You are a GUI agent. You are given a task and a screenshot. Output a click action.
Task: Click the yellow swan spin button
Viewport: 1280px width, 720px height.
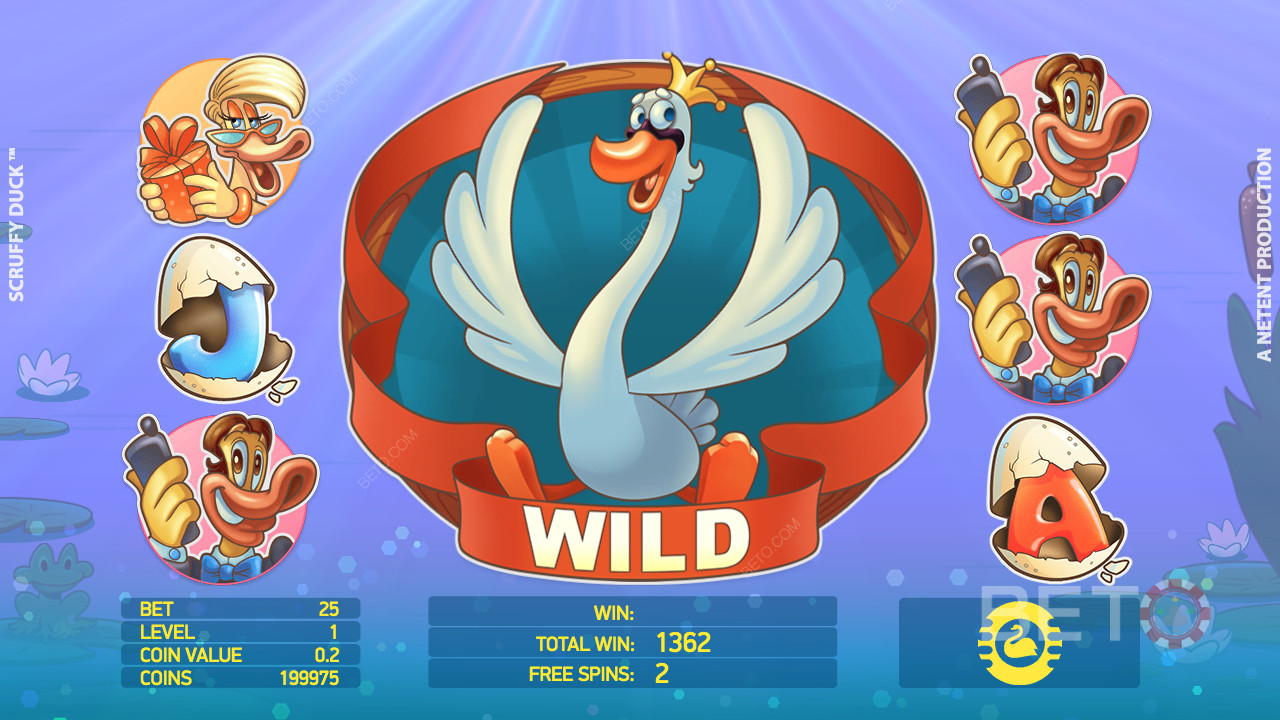click(x=1019, y=643)
